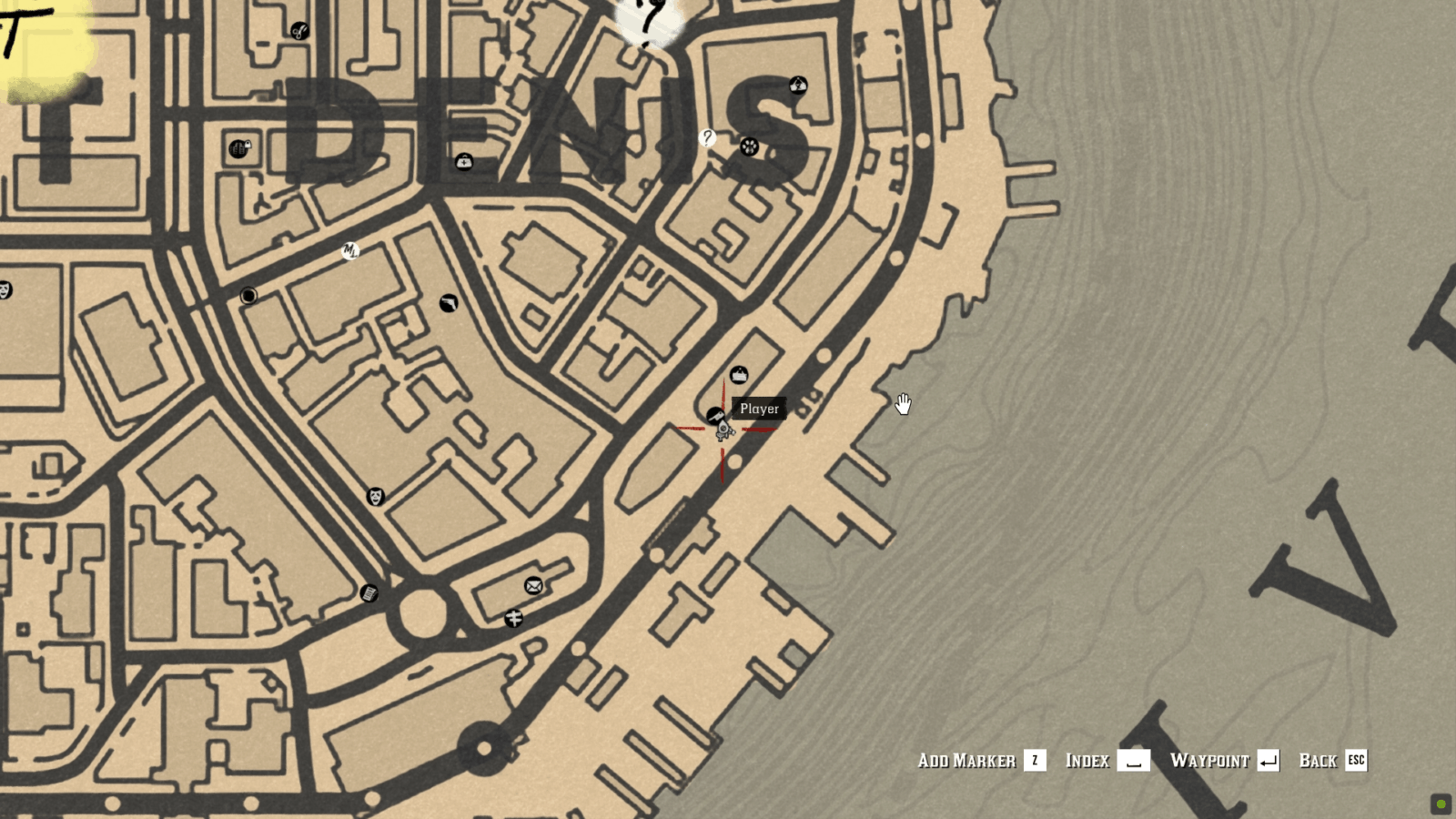Image resolution: width=1456 pixels, height=819 pixels.
Task: Click the fence icon with the padlock
Action: pos(239,148)
